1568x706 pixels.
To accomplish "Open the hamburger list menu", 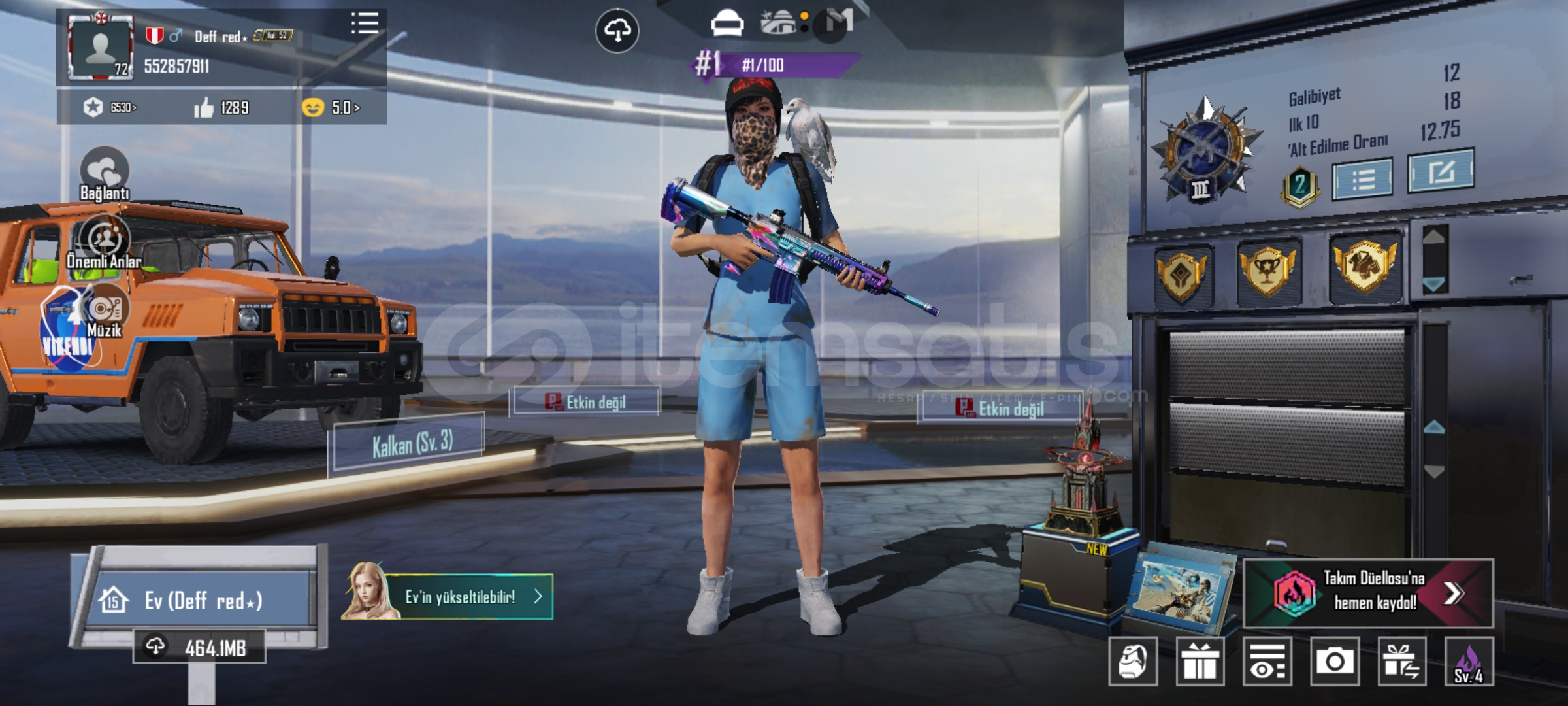I will [x=365, y=24].
